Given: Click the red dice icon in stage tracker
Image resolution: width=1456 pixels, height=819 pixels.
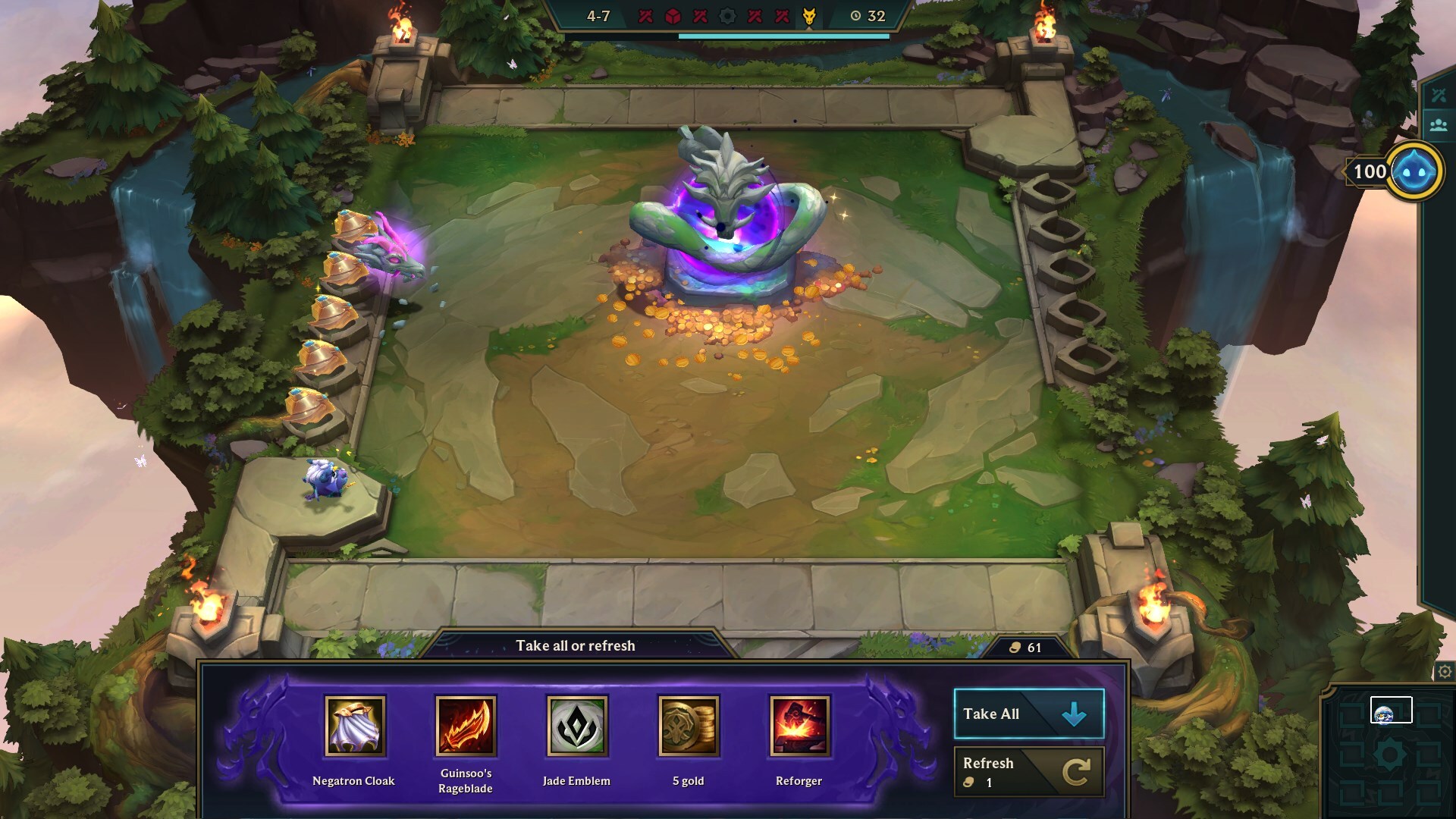Looking at the screenshot, I should click(674, 14).
